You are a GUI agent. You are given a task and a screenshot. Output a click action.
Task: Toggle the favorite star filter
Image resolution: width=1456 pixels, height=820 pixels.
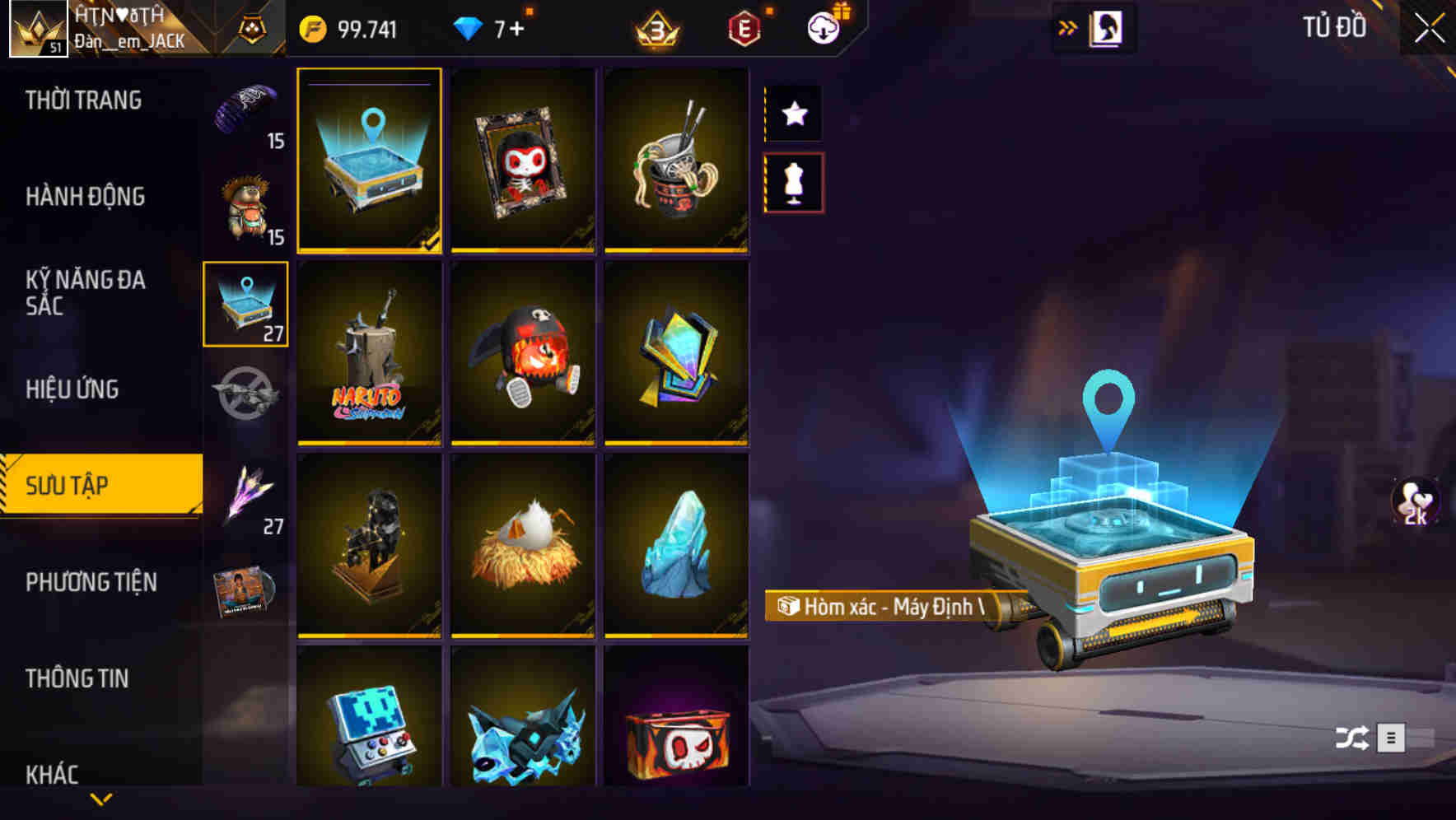(793, 114)
